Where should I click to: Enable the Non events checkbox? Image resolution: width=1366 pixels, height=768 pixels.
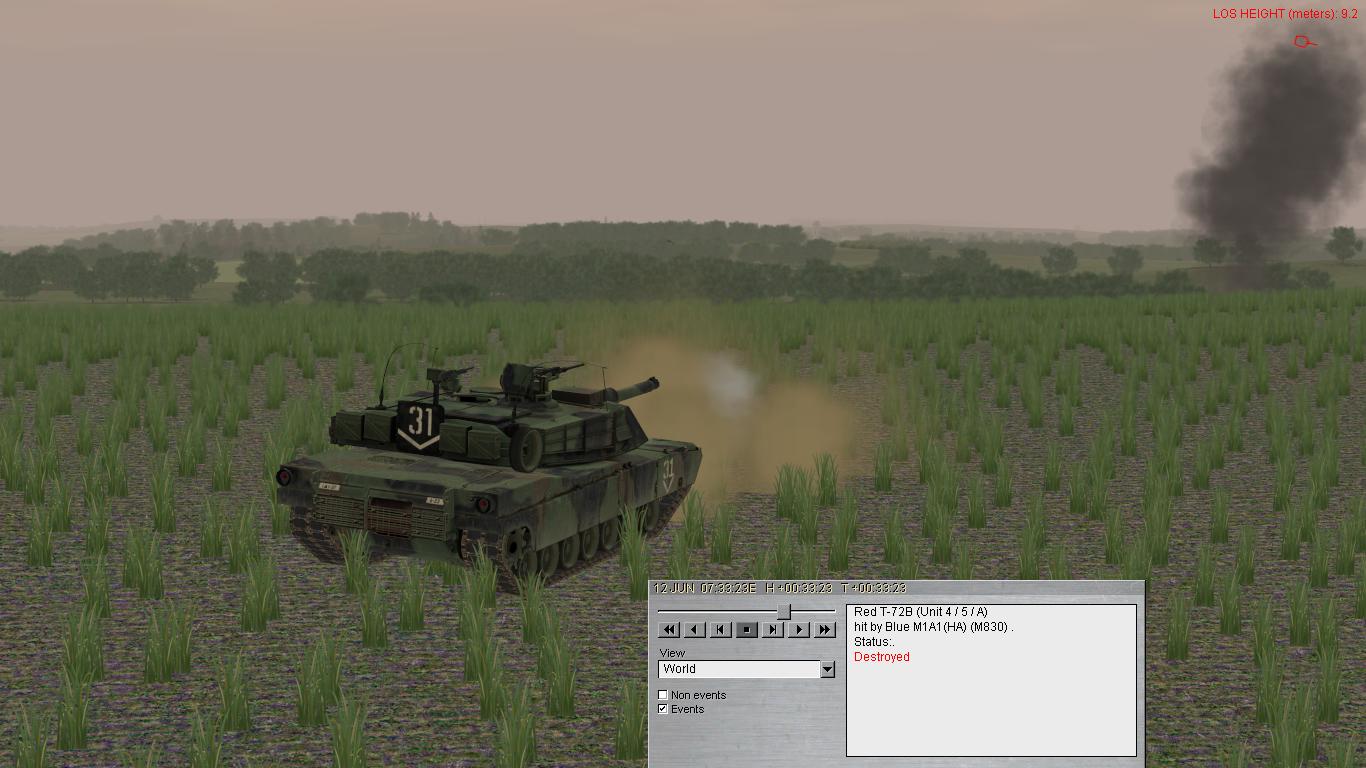coord(664,694)
